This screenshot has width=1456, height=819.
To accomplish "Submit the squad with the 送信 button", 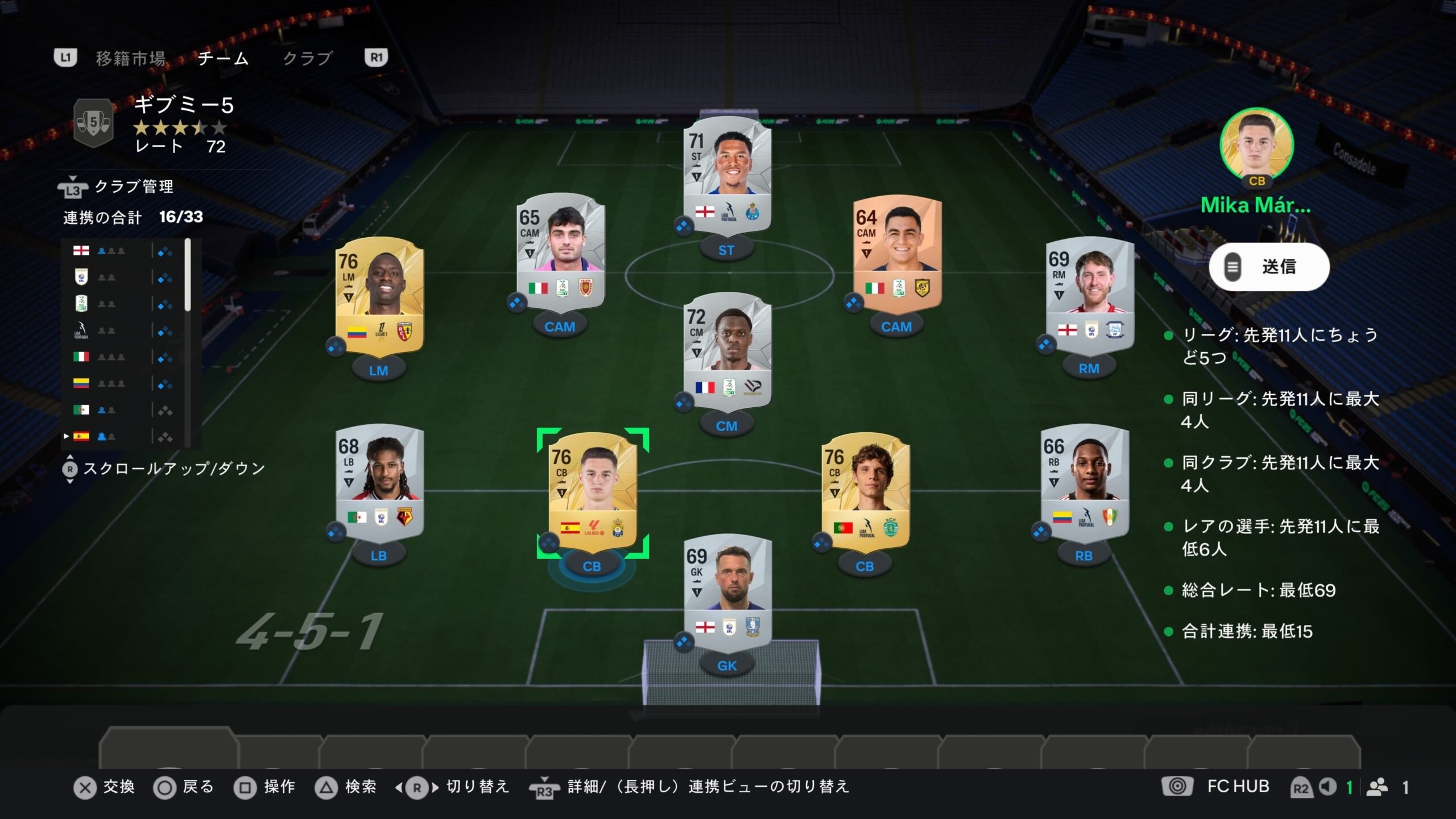I will (x=1269, y=267).
